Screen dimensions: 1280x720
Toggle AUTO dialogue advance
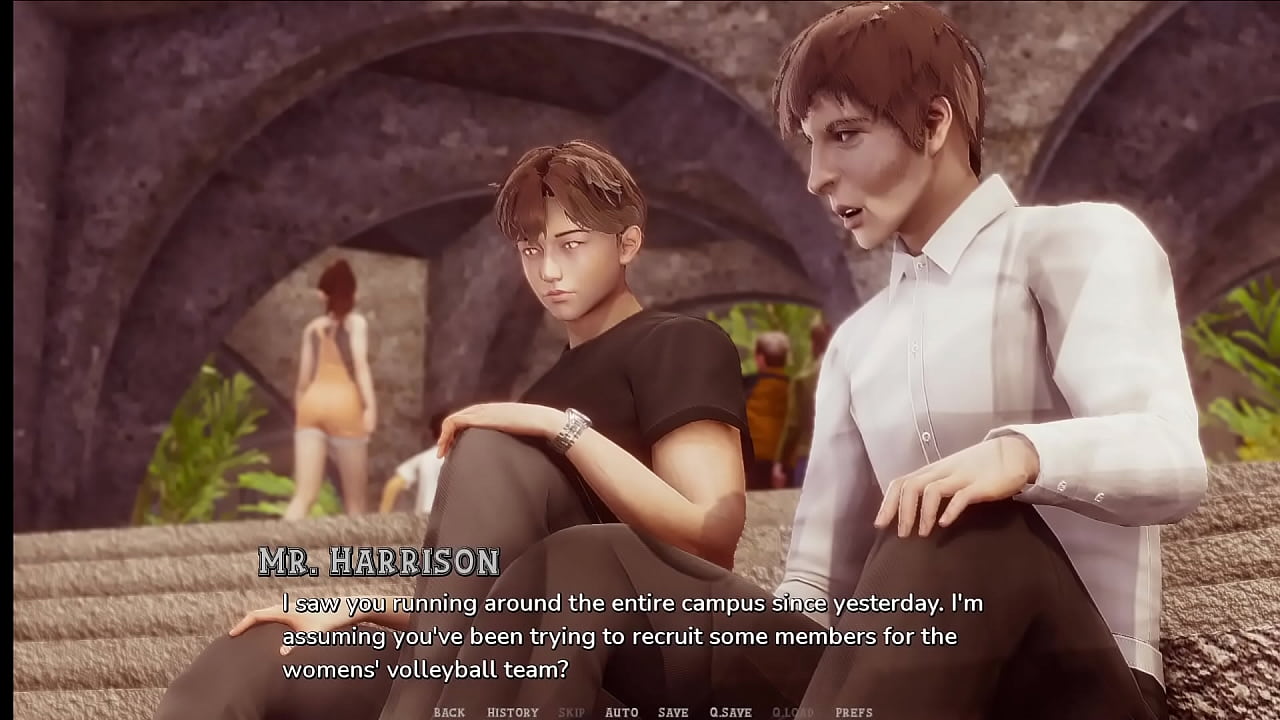[x=621, y=712]
